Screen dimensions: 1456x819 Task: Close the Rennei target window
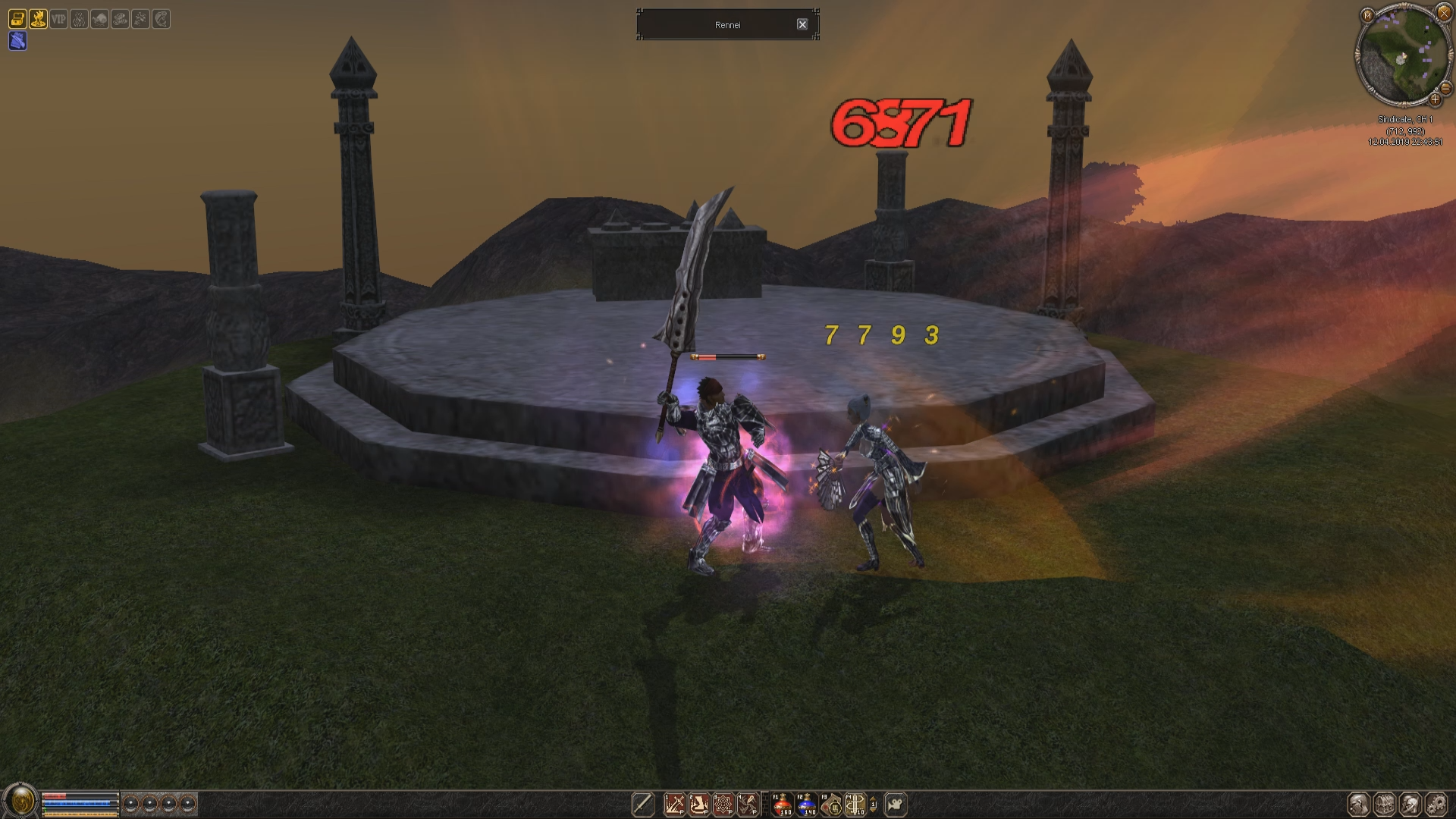point(802,24)
